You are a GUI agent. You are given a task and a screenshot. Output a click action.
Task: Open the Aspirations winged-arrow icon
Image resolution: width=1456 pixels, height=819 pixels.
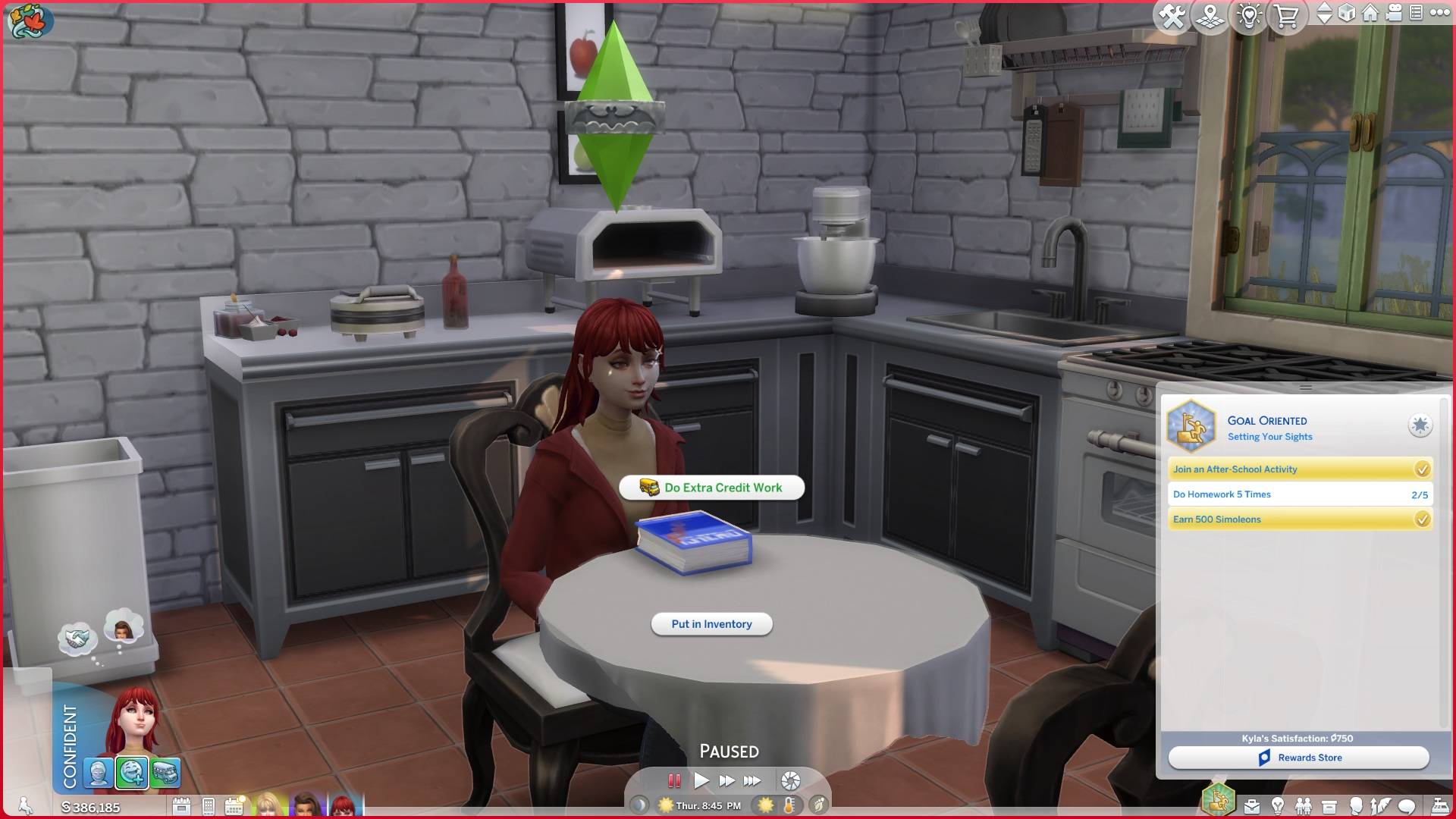click(1380, 806)
